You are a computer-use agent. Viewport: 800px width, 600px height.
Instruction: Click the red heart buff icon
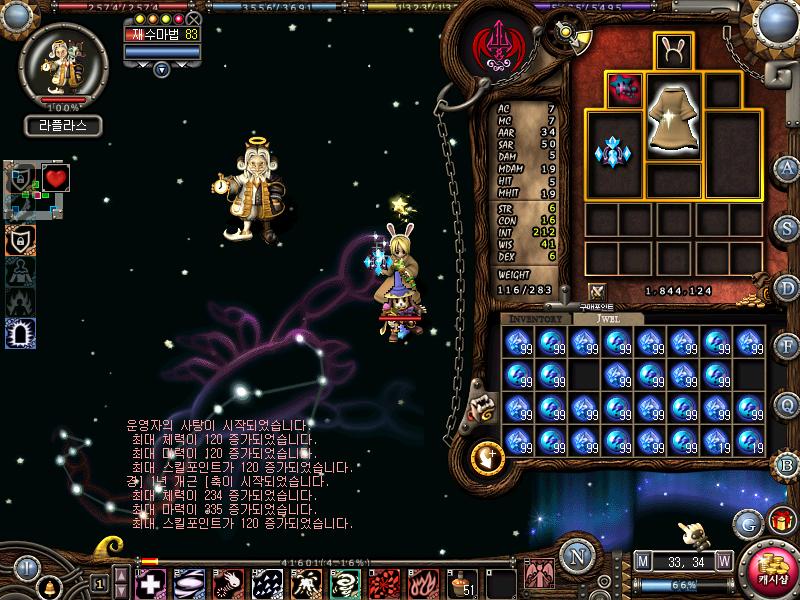pyautogui.click(x=55, y=178)
